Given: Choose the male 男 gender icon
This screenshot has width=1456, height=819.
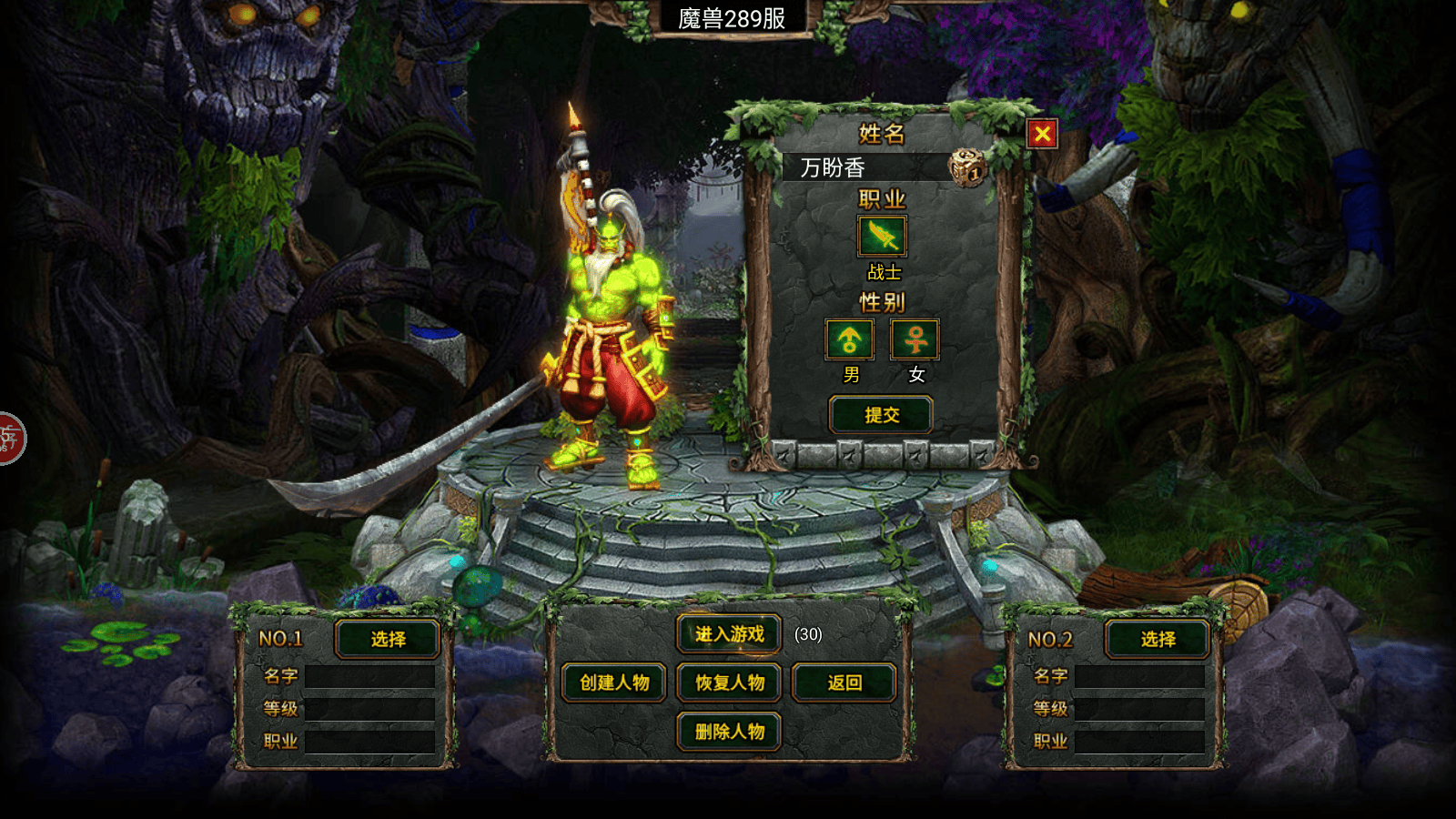Looking at the screenshot, I should click(x=849, y=339).
